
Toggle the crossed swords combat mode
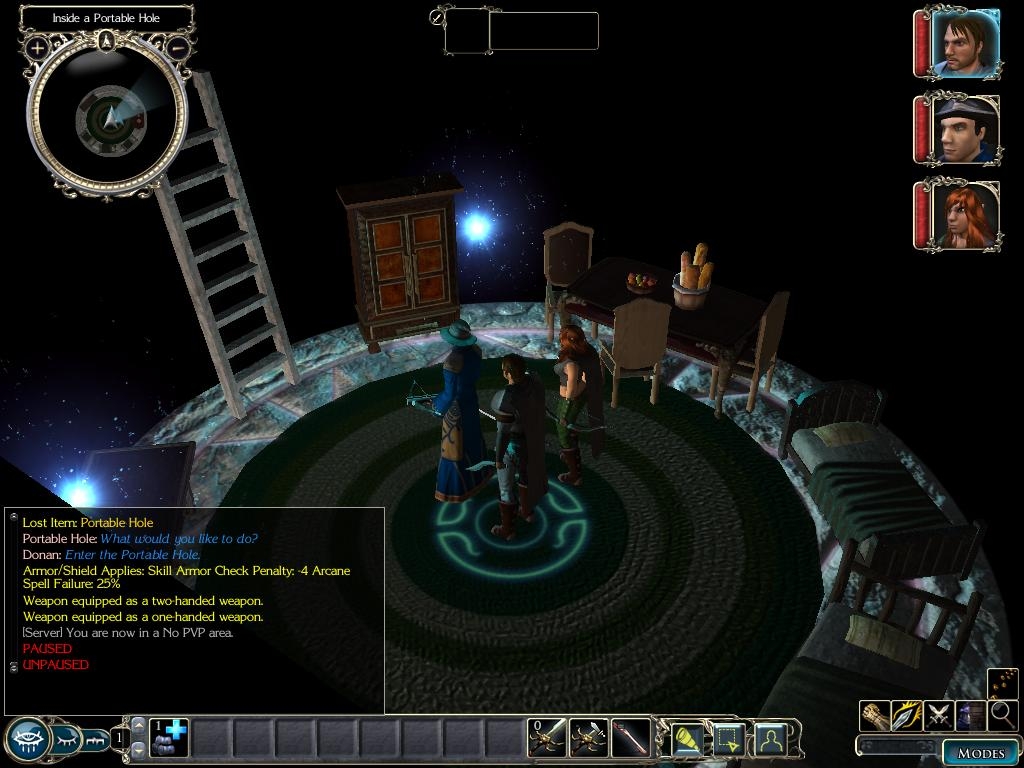pos(939,715)
